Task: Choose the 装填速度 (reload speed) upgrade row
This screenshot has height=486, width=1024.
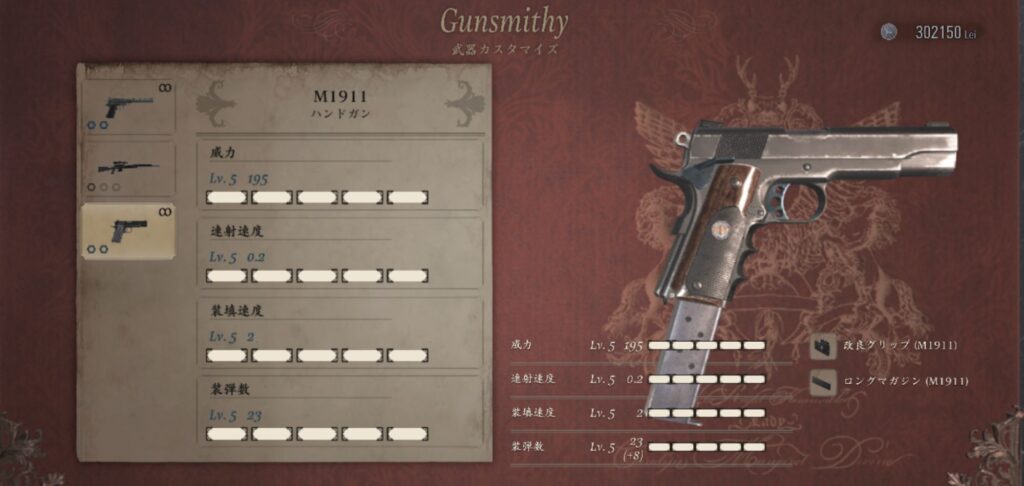Action: pos(340,333)
